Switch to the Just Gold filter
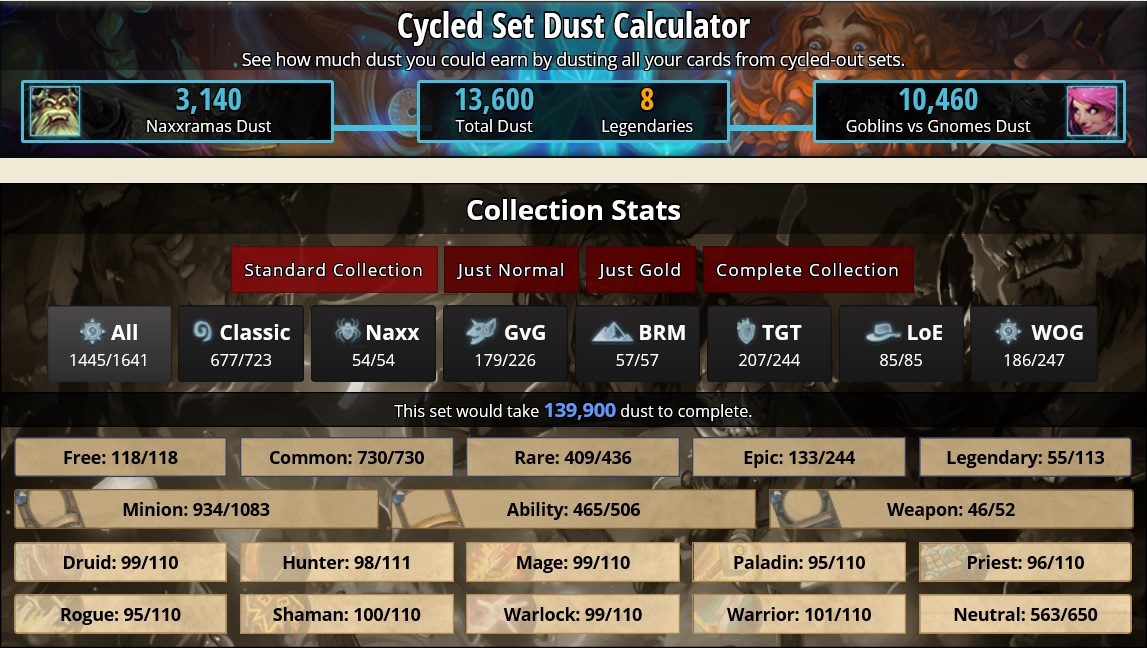Screen dimensions: 1147x648 pos(640,270)
